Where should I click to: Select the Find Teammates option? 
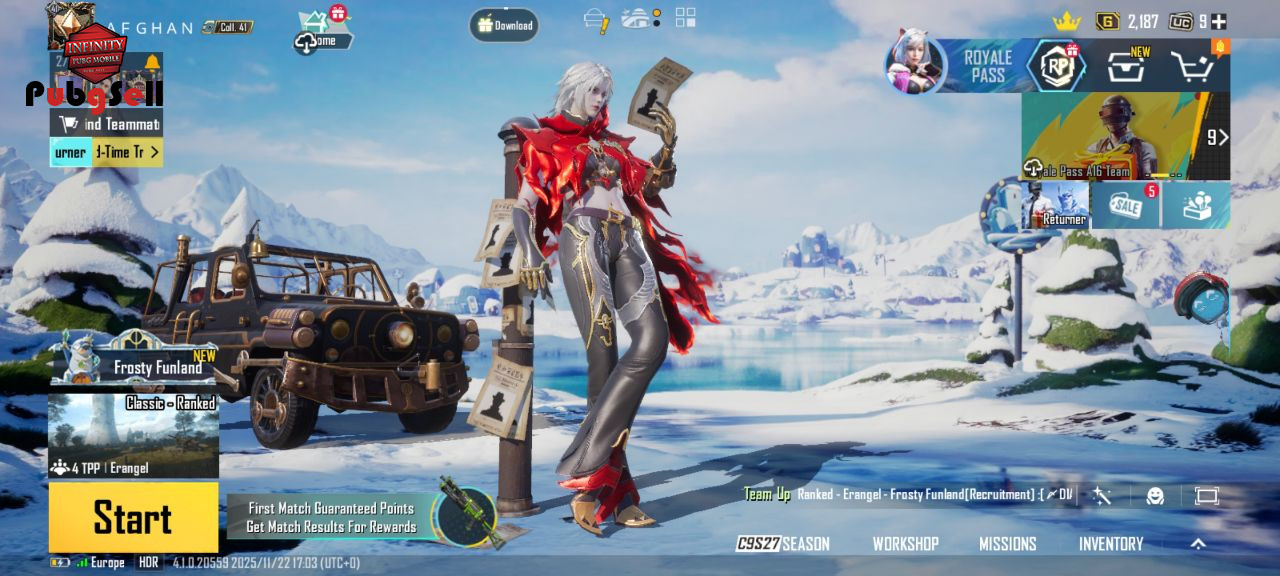coord(107,124)
